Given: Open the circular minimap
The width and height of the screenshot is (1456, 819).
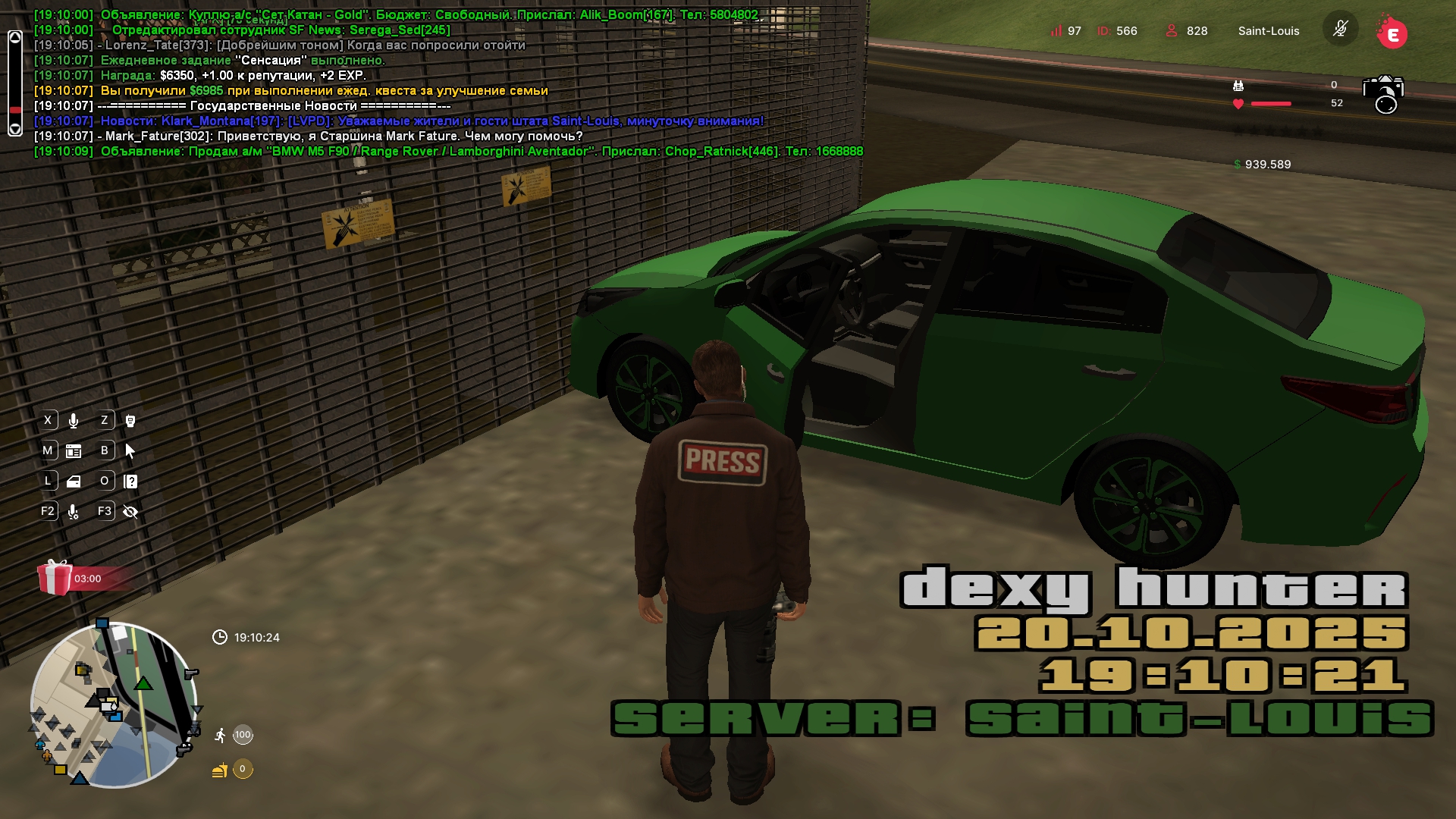Looking at the screenshot, I should coord(114,705).
